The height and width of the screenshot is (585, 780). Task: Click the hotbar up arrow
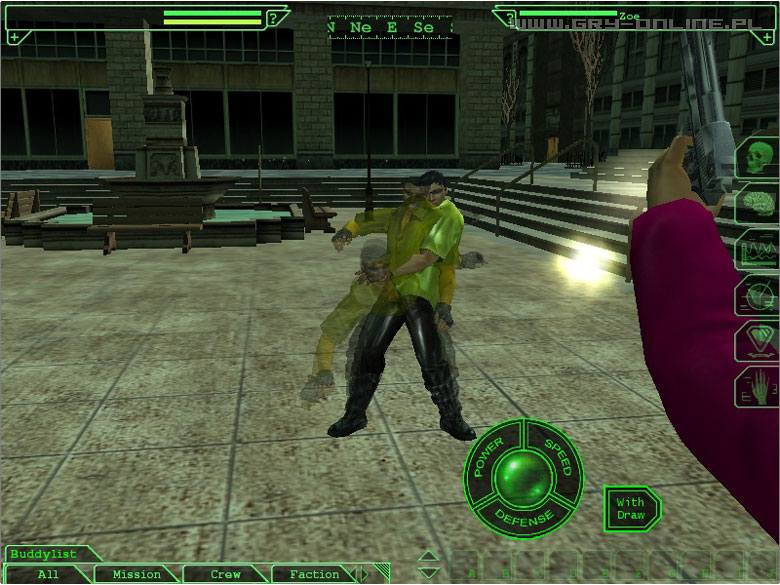point(427,557)
